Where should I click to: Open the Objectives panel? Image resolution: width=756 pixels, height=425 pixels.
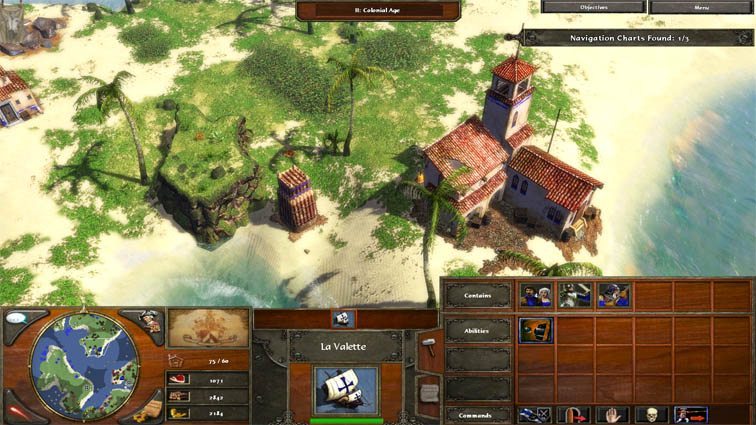[x=591, y=7]
